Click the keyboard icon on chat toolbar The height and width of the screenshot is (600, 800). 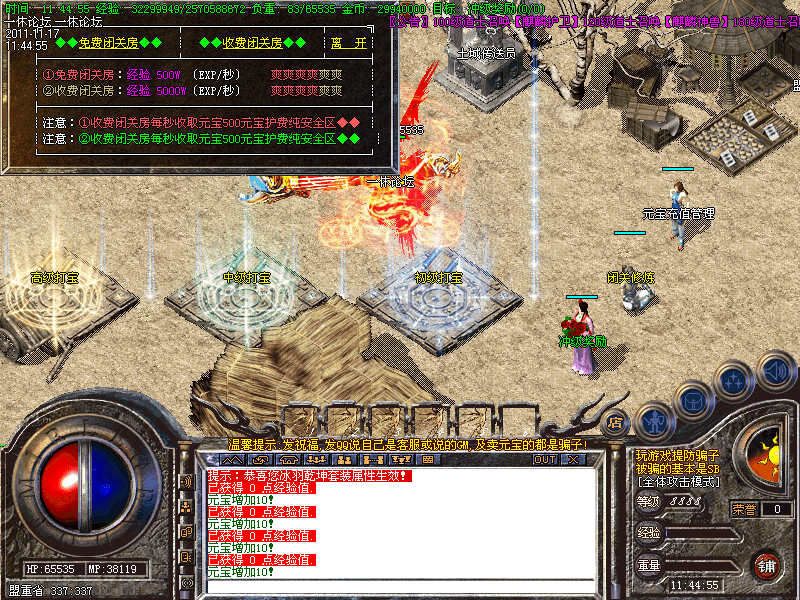pyautogui.click(x=428, y=459)
